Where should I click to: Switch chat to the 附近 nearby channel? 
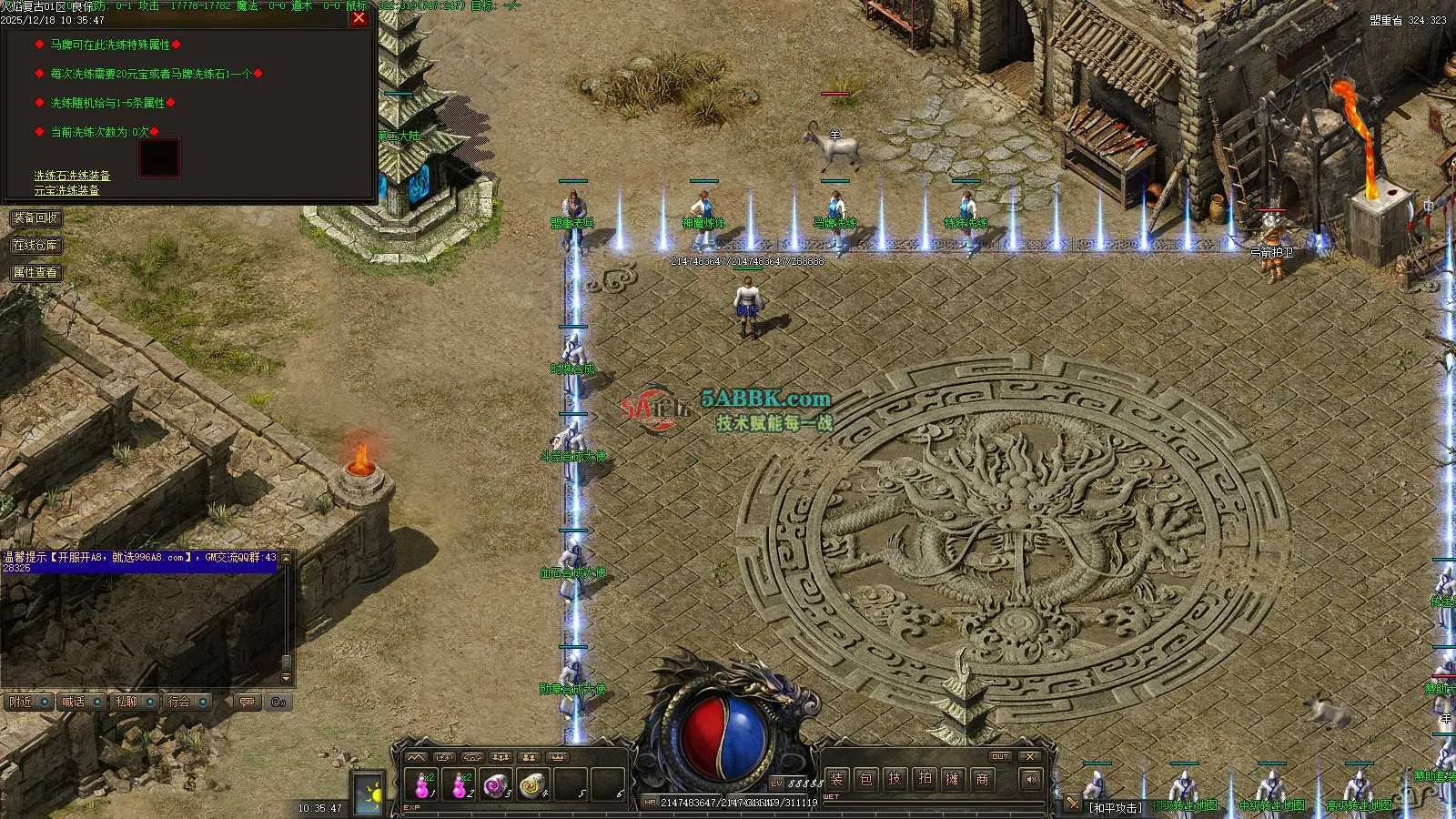point(20,702)
